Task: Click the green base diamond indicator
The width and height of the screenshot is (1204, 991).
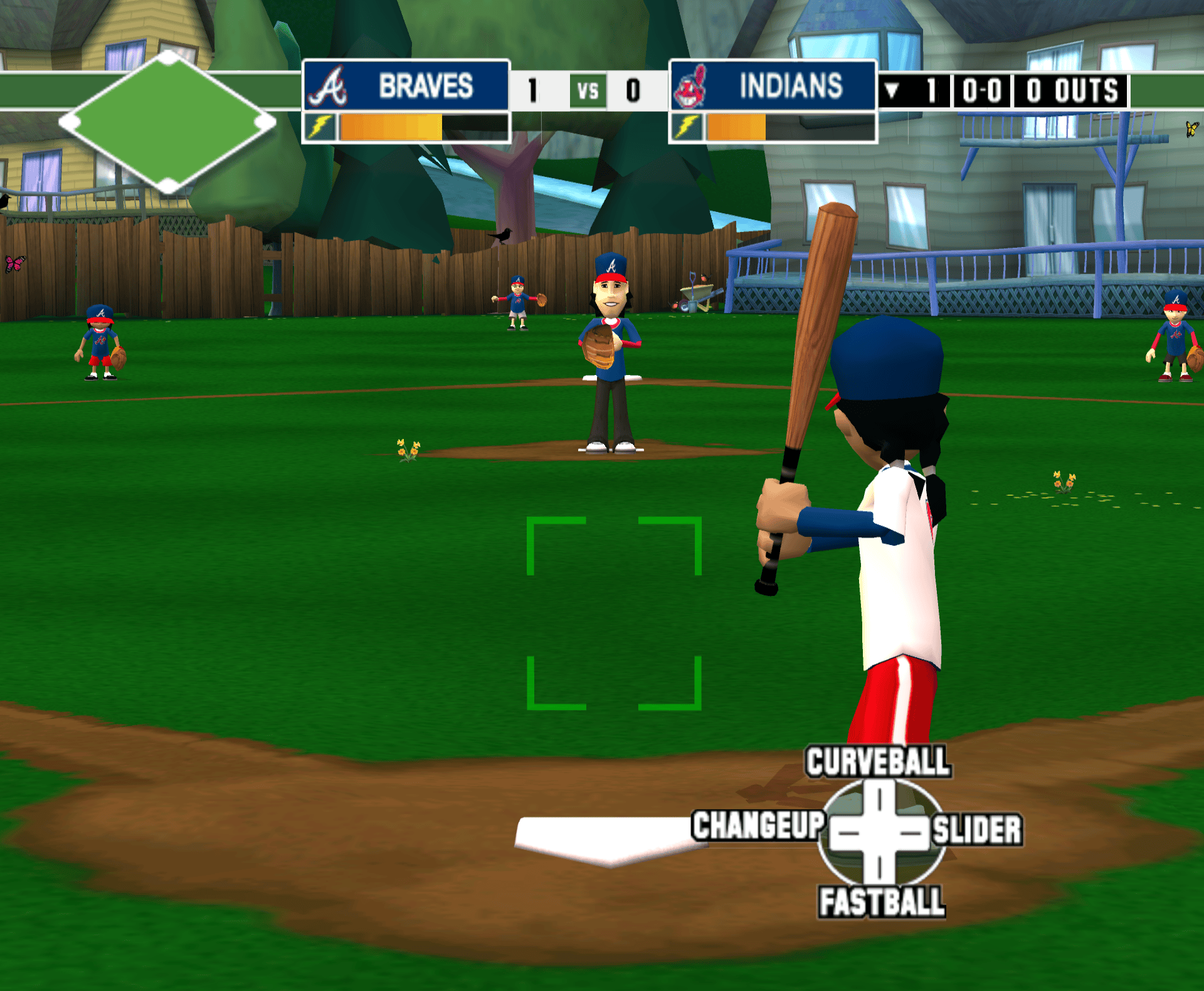Action: (x=167, y=122)
